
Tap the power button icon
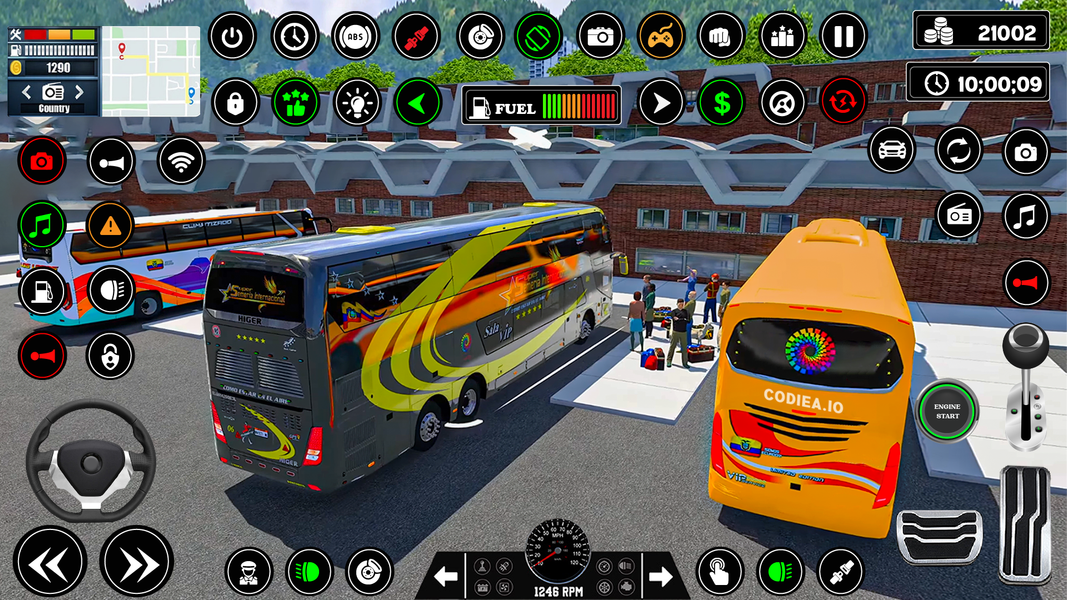click(x=233, y=37)
